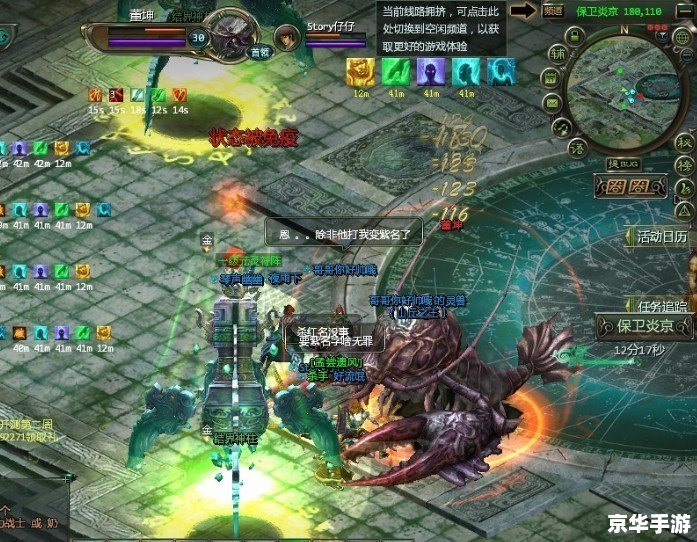Open the 圈圈 ornate button
Image resolution: width=697 pixels, height=542 pixels.
(x=629, y=186)
